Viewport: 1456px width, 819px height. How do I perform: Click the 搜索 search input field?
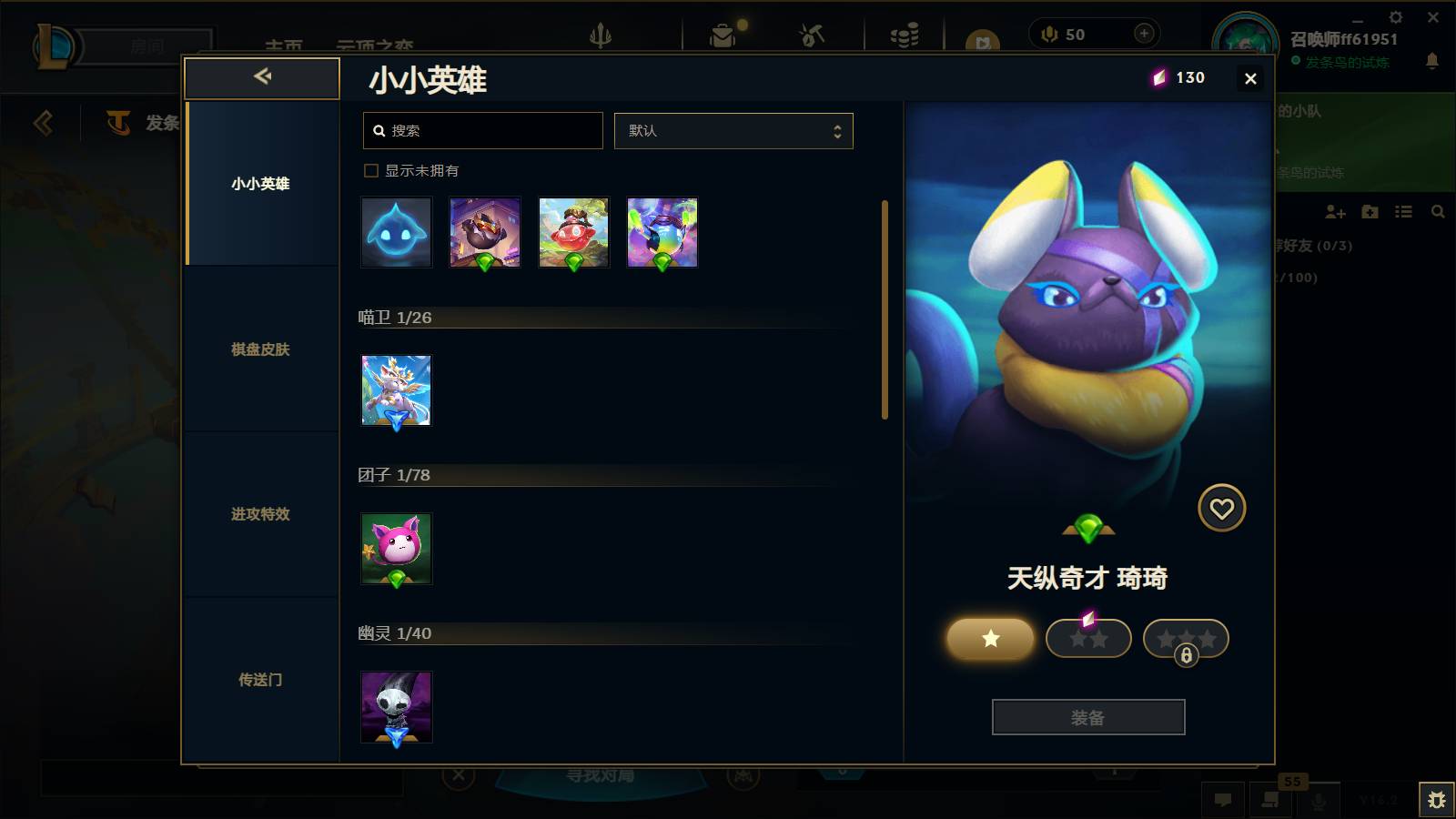(x=482, y=130)
